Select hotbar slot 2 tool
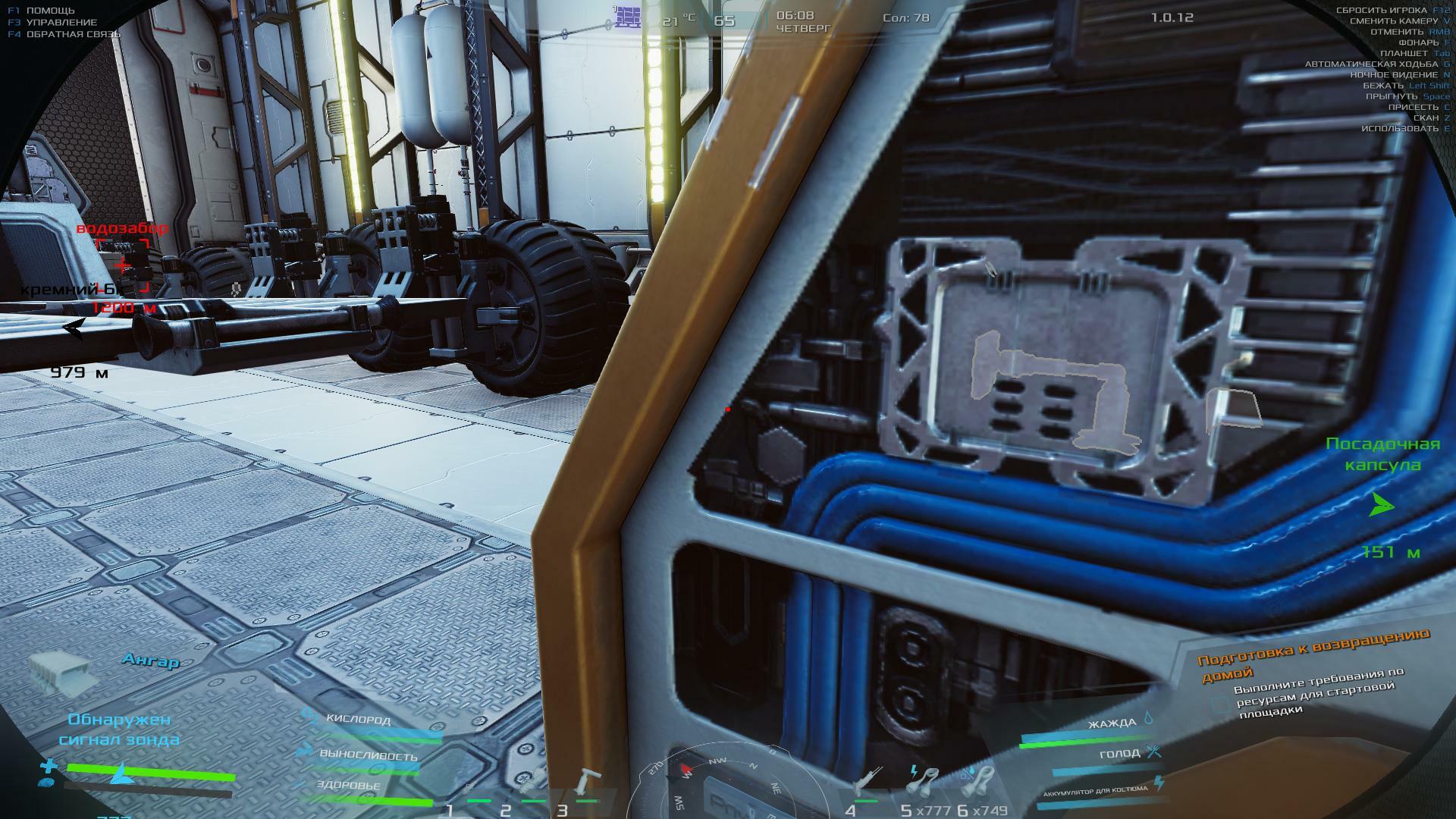Screen dimensions: 1456x819 532,785
